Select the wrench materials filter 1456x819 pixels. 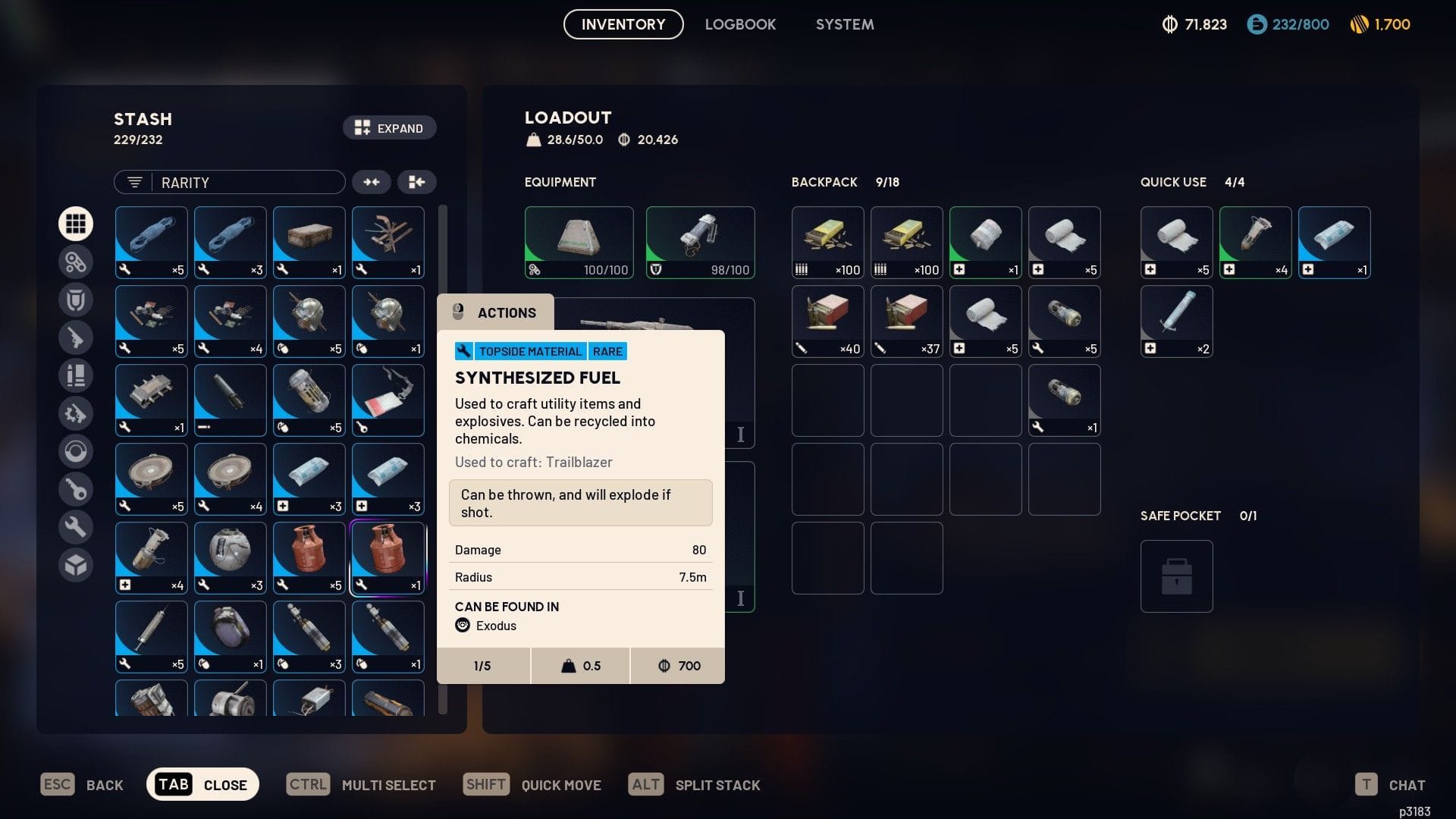(x=76, y=526)
